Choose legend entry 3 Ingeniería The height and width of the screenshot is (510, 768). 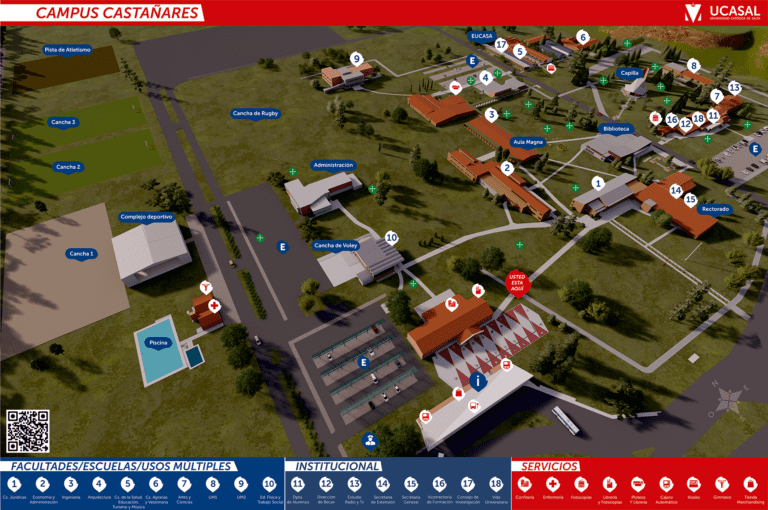coord(71,484)
